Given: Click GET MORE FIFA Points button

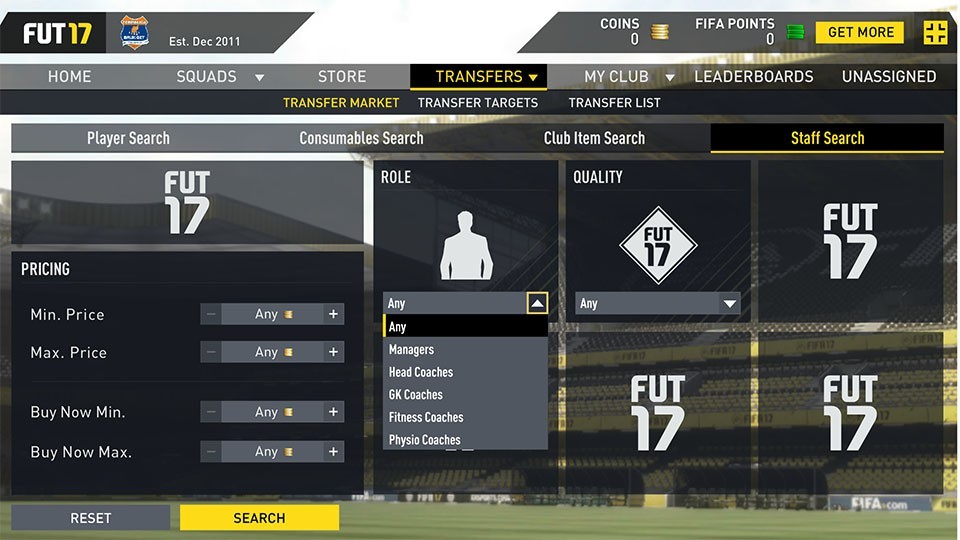Looking at the screenshot, I should [x=859, y=32].
